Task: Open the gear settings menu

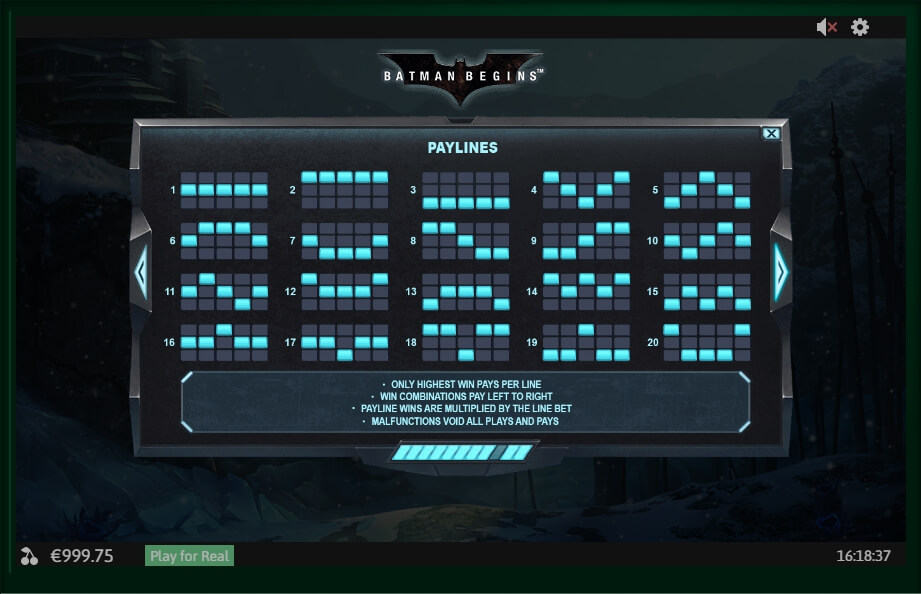Action: (x=860, y=28)
